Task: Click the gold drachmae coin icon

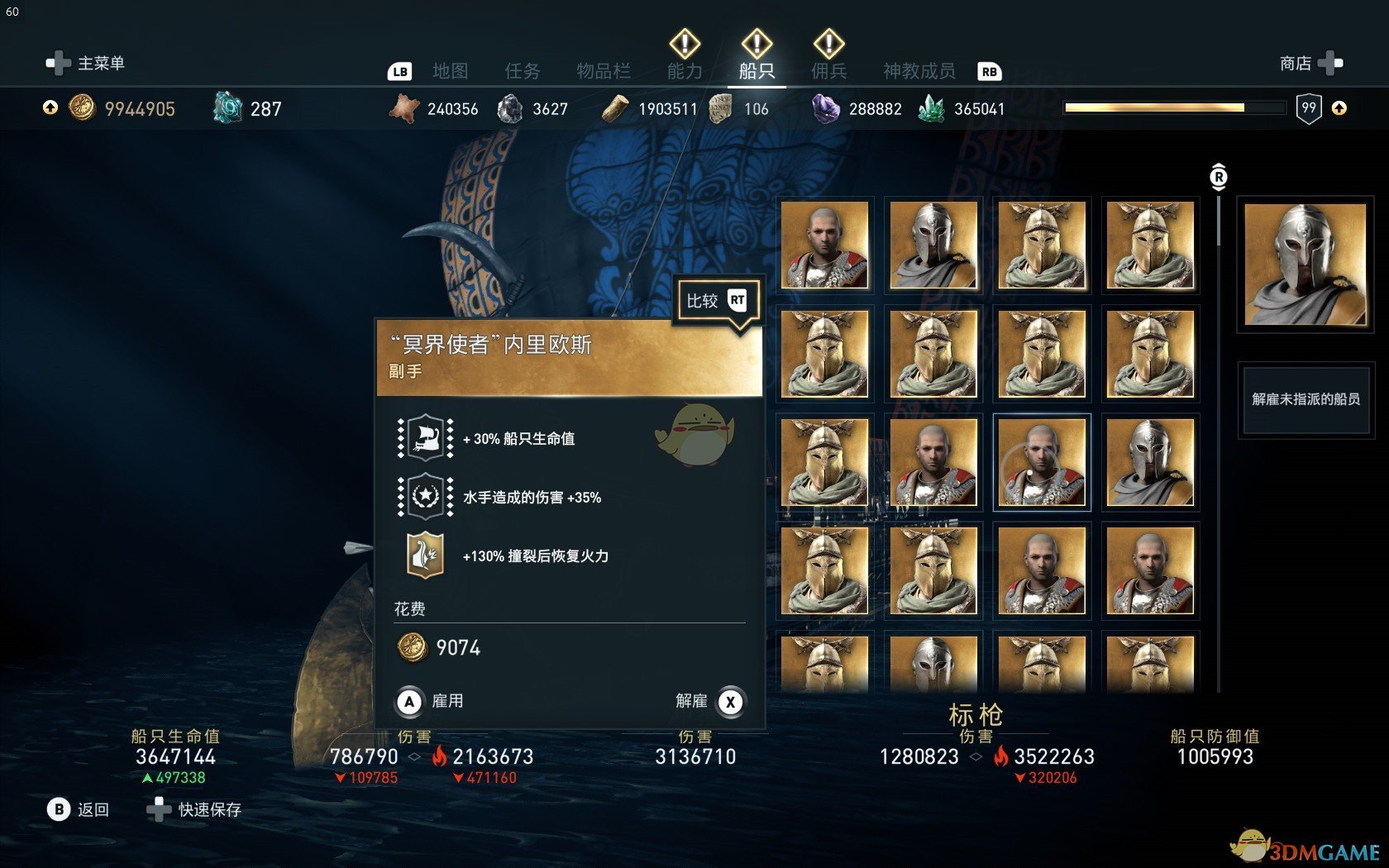Action: tap(82, 108)
